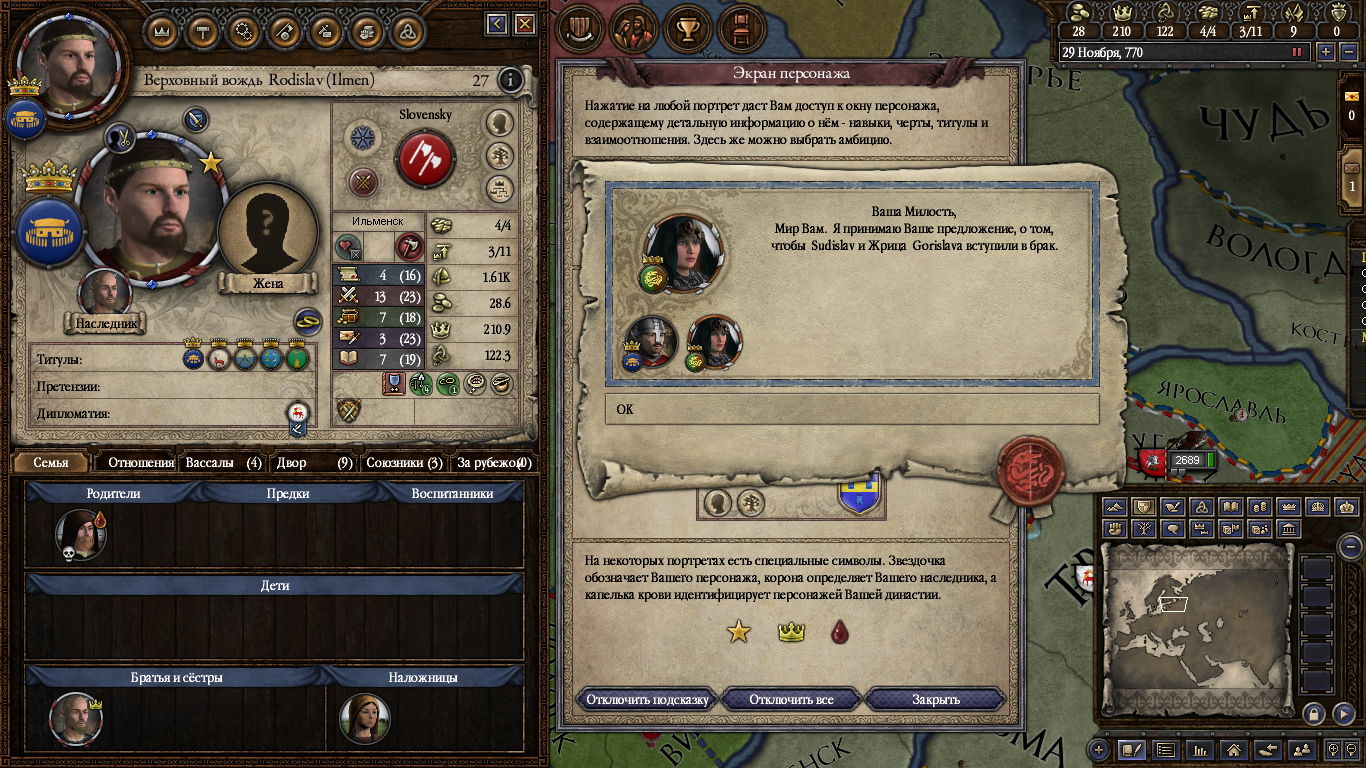Viewport: 1366px width, 768px height.
Task: Disable this hint with Отключить подсказку
Action: 647,699
